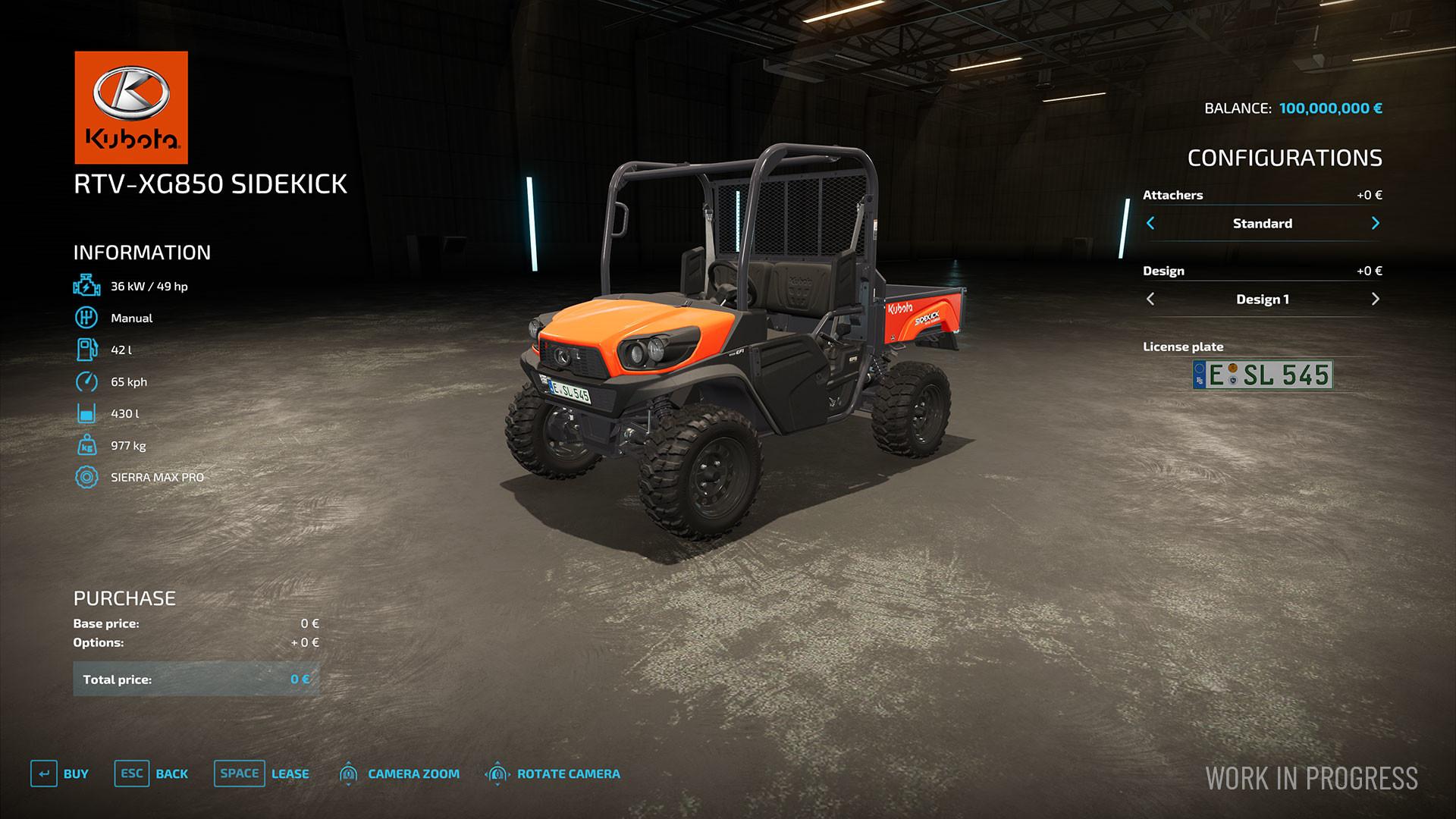The width and height of the screenshot is (1456, 819).
Task: Go to previous Design with left chevron
Action: [x=1150, y=298]
